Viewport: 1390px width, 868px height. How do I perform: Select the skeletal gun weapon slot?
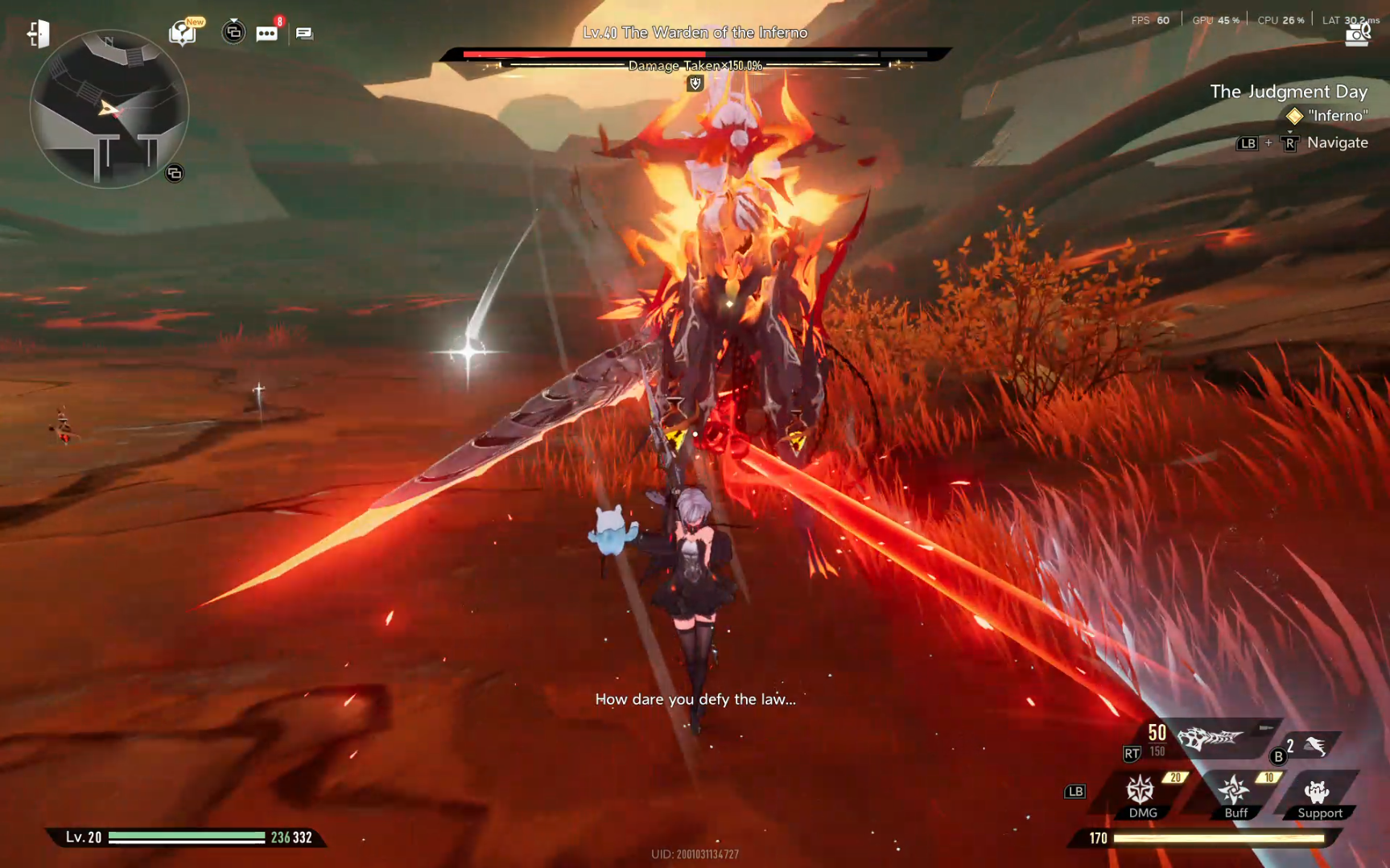coord(1210,738)
